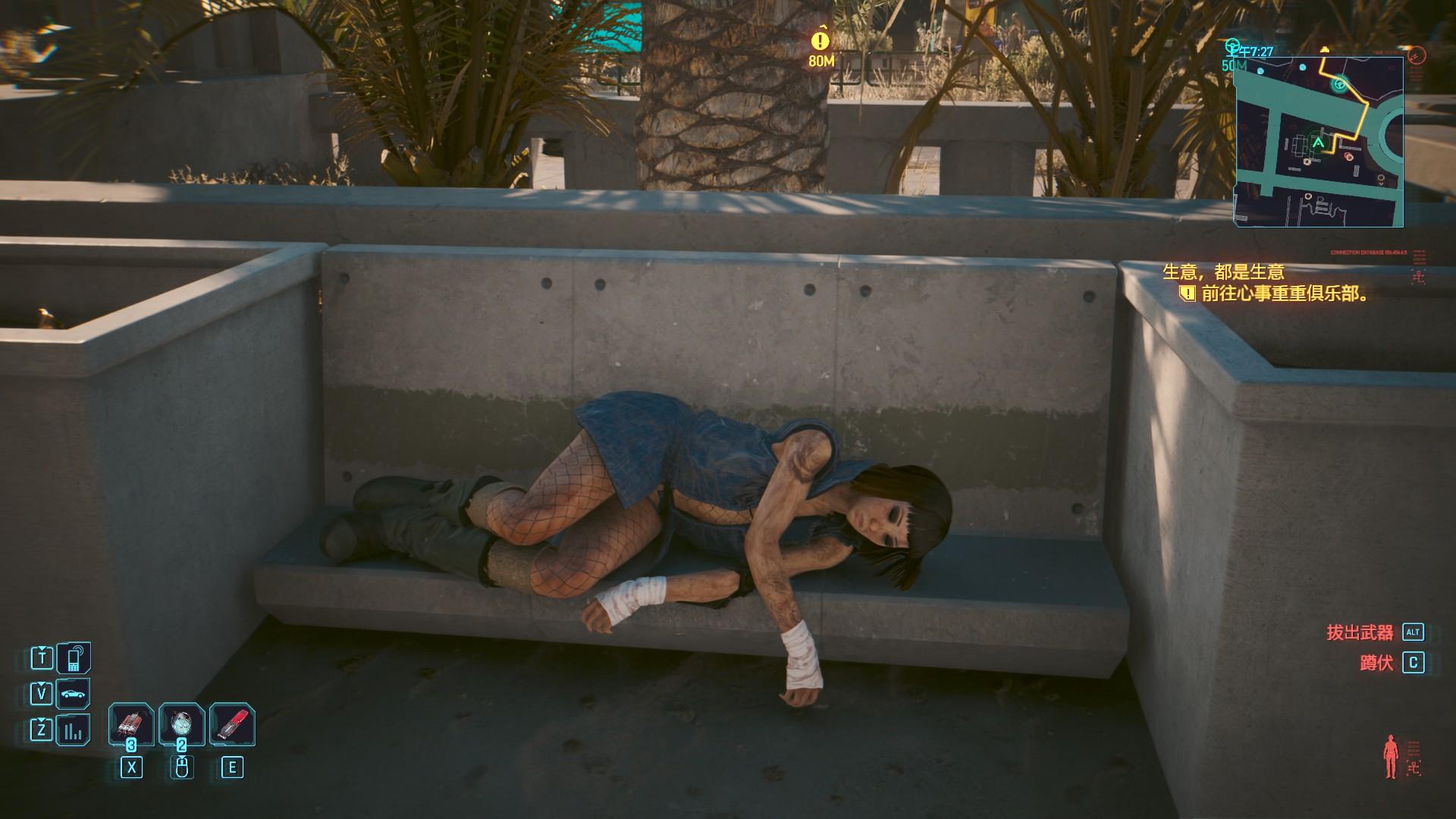Select the red injector quick slot
This screenshot has height=819, width=1456.
click(x=232, y=725)
